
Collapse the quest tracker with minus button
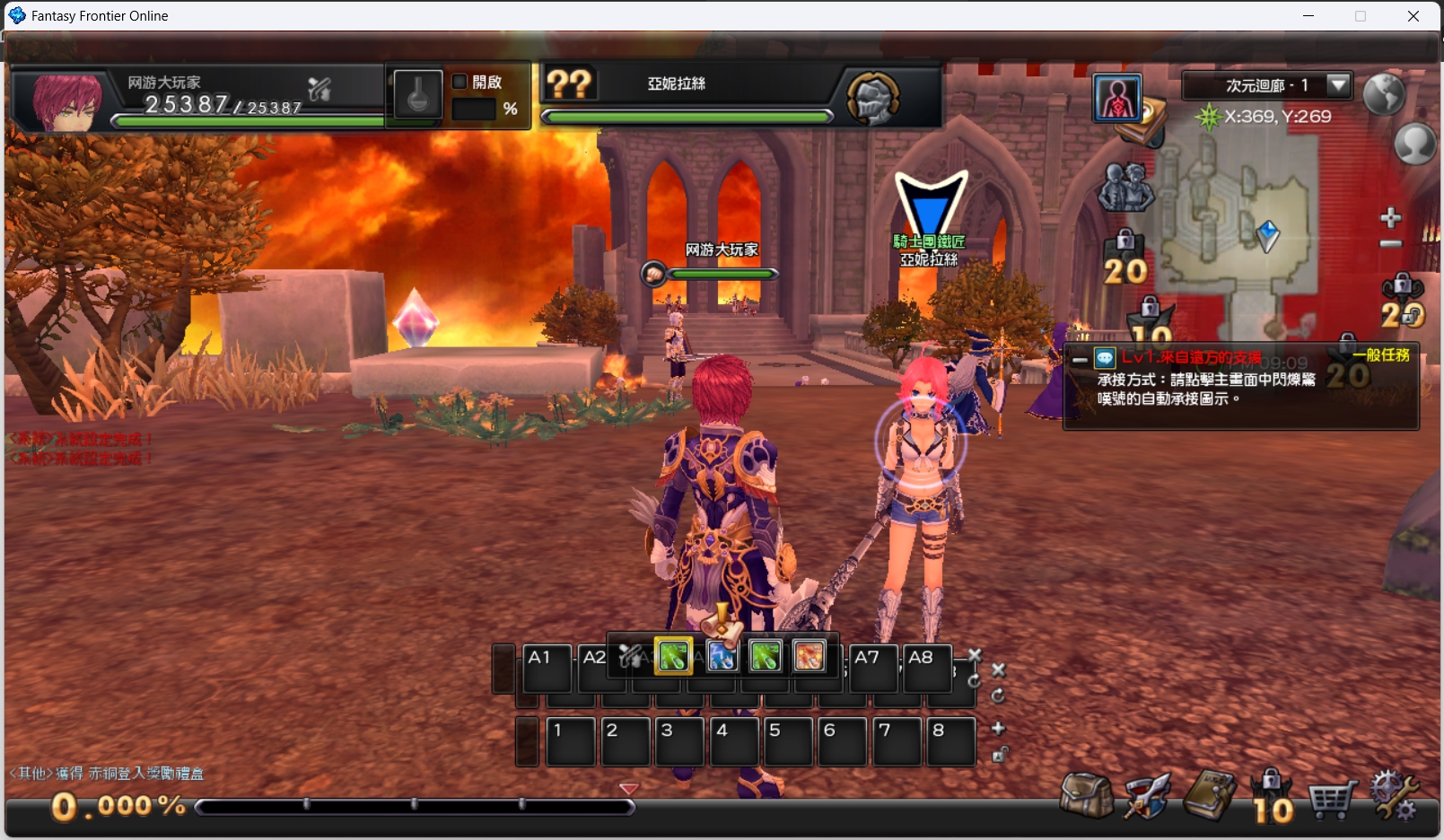(x=1080, y=359)
